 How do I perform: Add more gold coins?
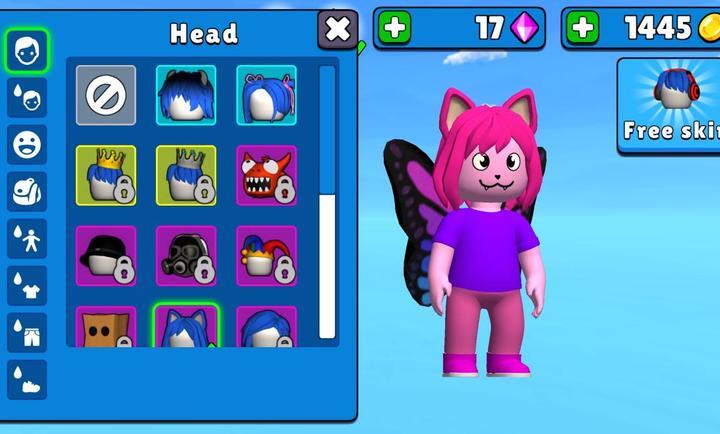pyautogui.click(x=583, y=28)
